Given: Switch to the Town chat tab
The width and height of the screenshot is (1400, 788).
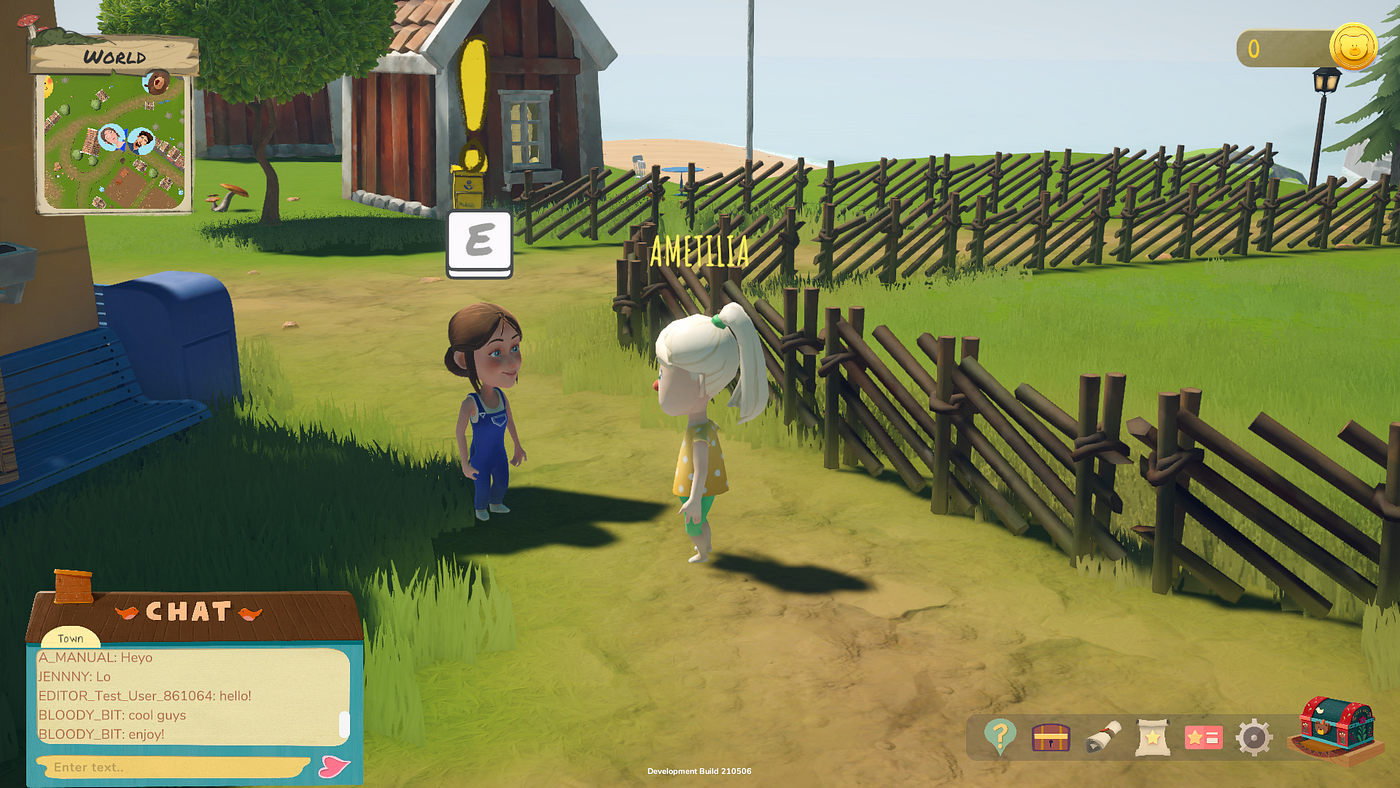Looking at the screenshot, I should (x=70, y=638).
